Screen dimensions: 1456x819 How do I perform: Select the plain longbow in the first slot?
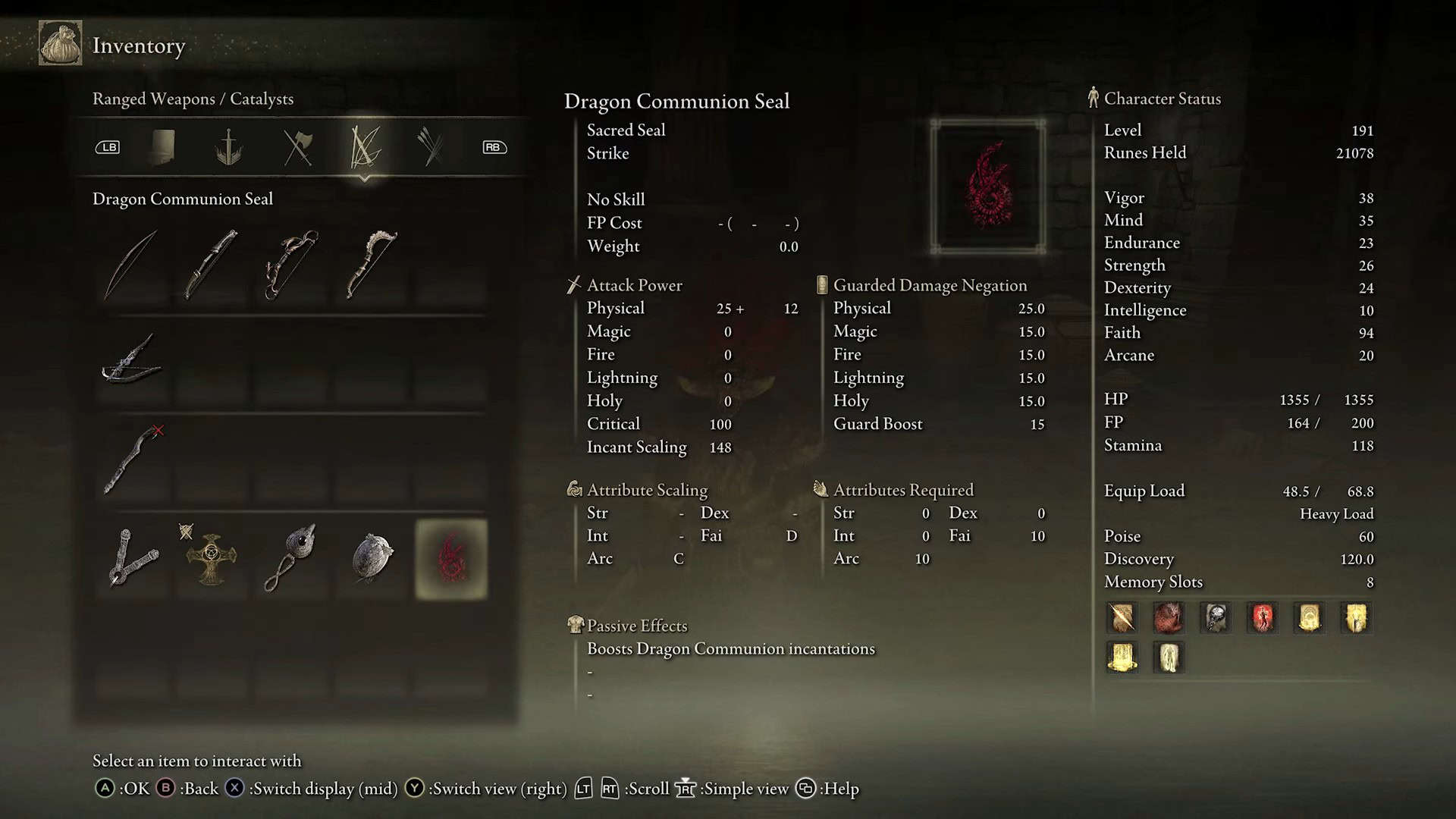click(131, 265)
